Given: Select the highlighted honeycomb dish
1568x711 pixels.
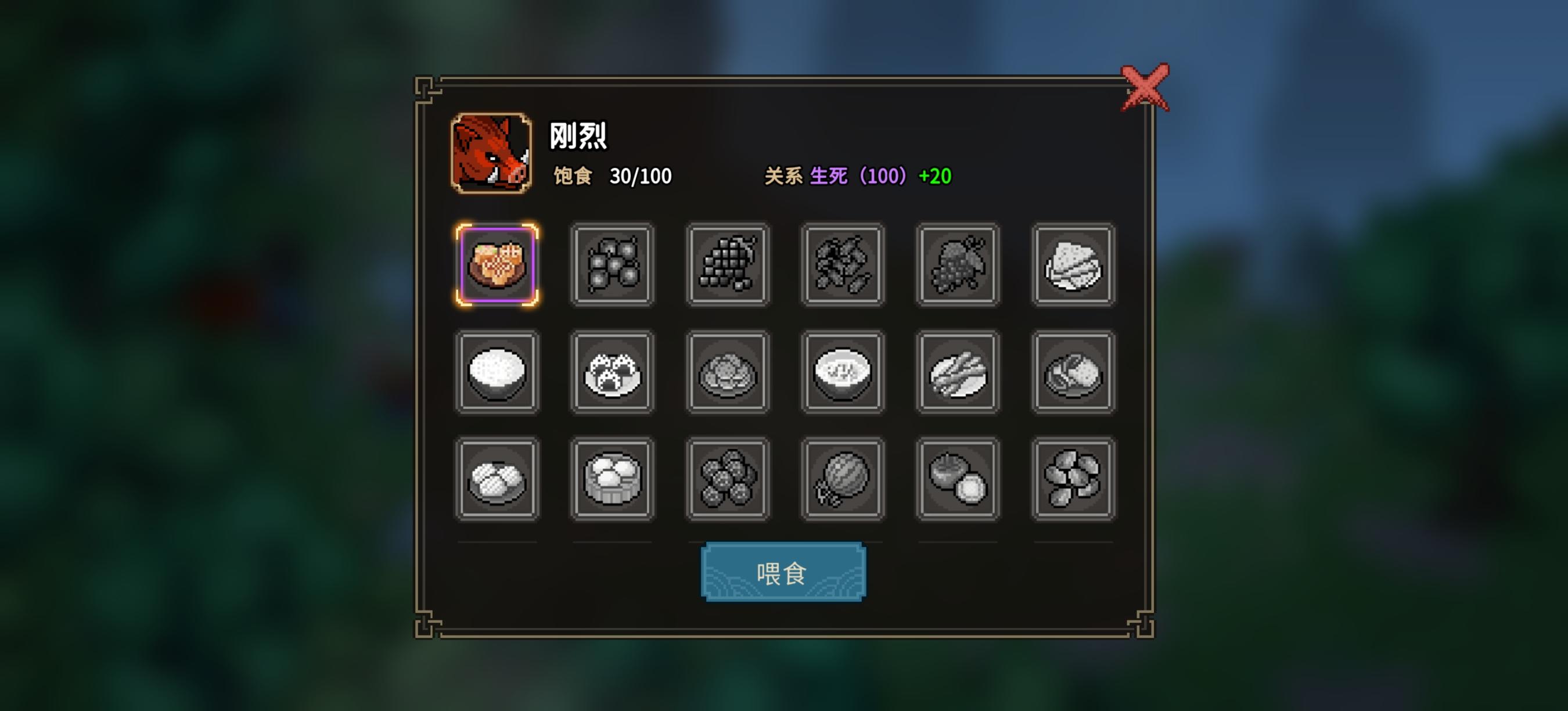Looking at the screenshot, I should click(x=498, y=266).
